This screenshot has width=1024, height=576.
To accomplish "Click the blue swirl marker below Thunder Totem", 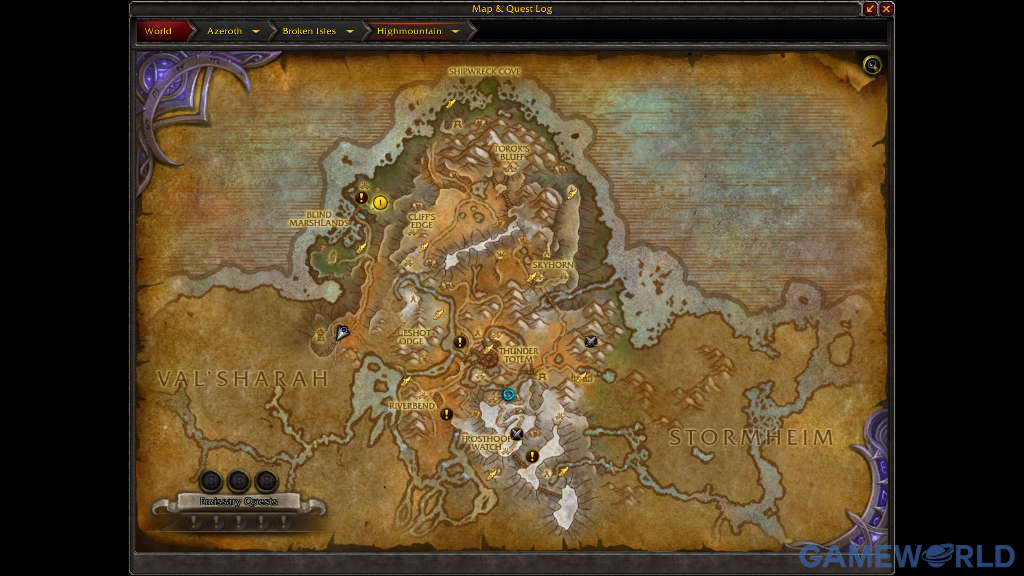I will (509, 394).
